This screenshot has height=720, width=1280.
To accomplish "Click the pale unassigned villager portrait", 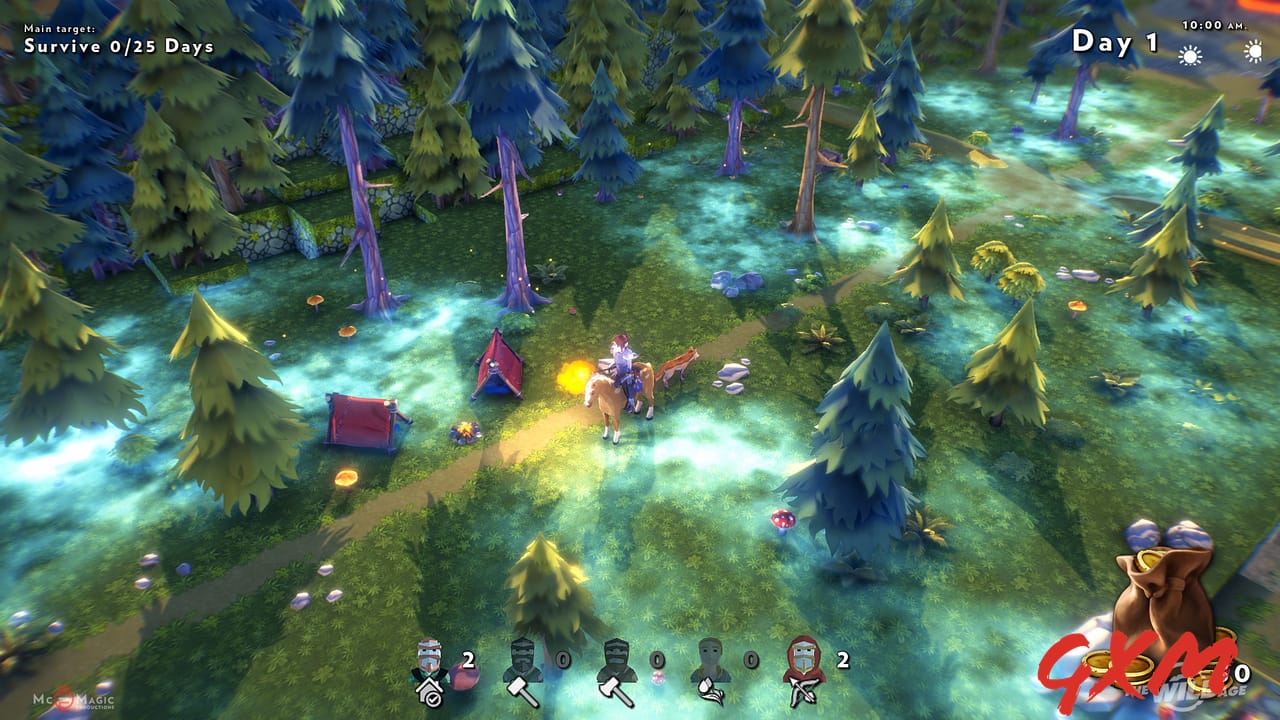I will click(x=709, y=656).
